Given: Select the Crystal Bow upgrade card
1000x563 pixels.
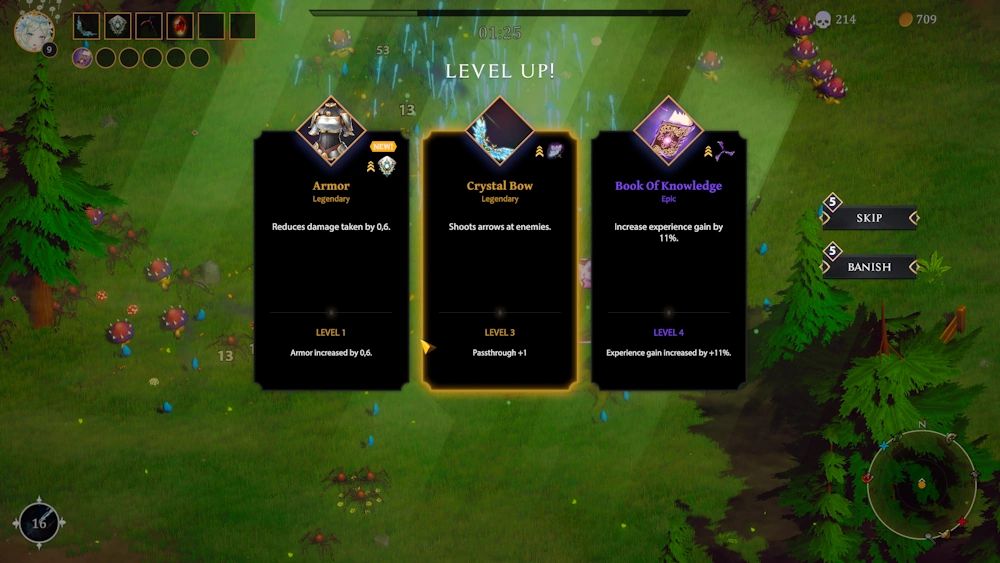Looking at the screenshot, I should click(x=499, y=260).
